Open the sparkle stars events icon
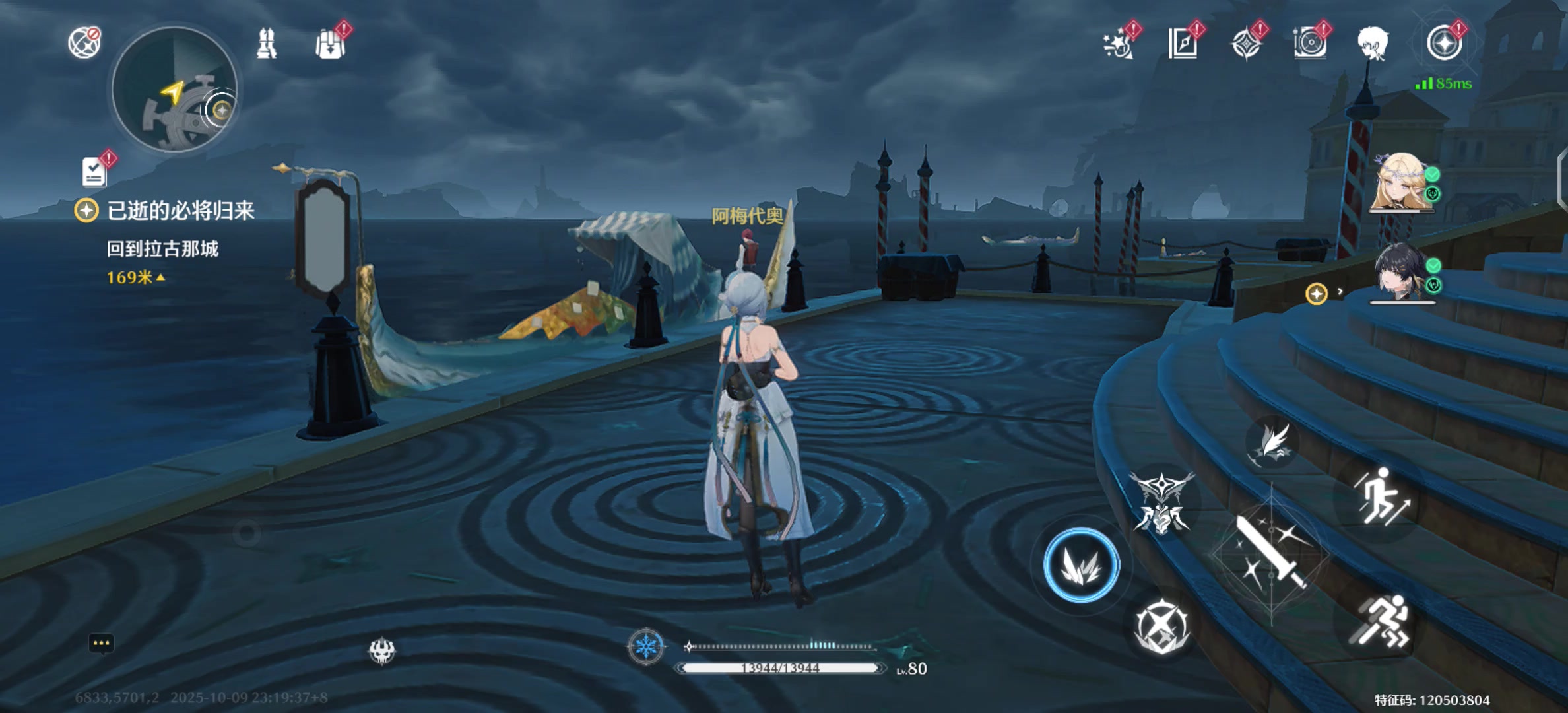Screen dimensions: 1568x713 coord(1118,44)
